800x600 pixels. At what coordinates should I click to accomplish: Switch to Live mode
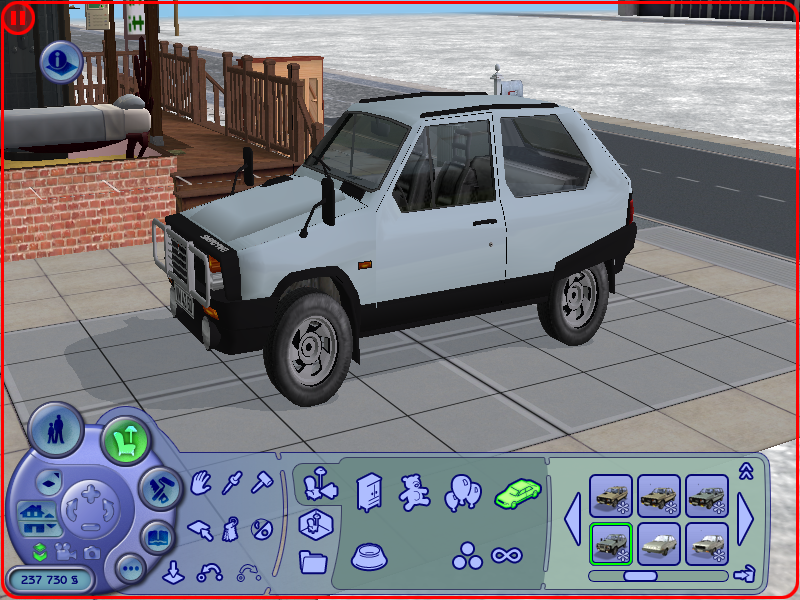(x=54, y=430)
